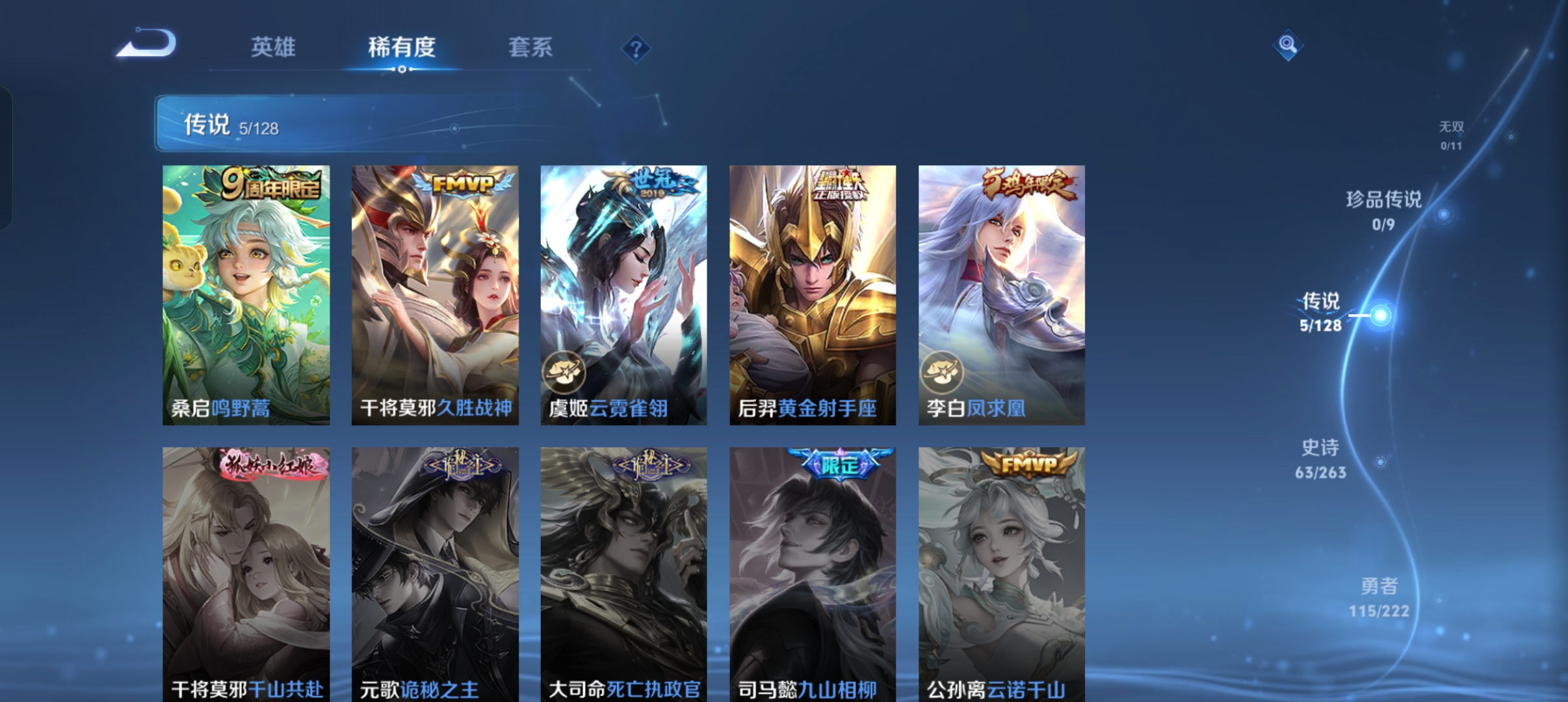Viewport: 1568px width, 702px height.
Task: Go to the 勇者 rarity tier
Action: pos(1379,597)
